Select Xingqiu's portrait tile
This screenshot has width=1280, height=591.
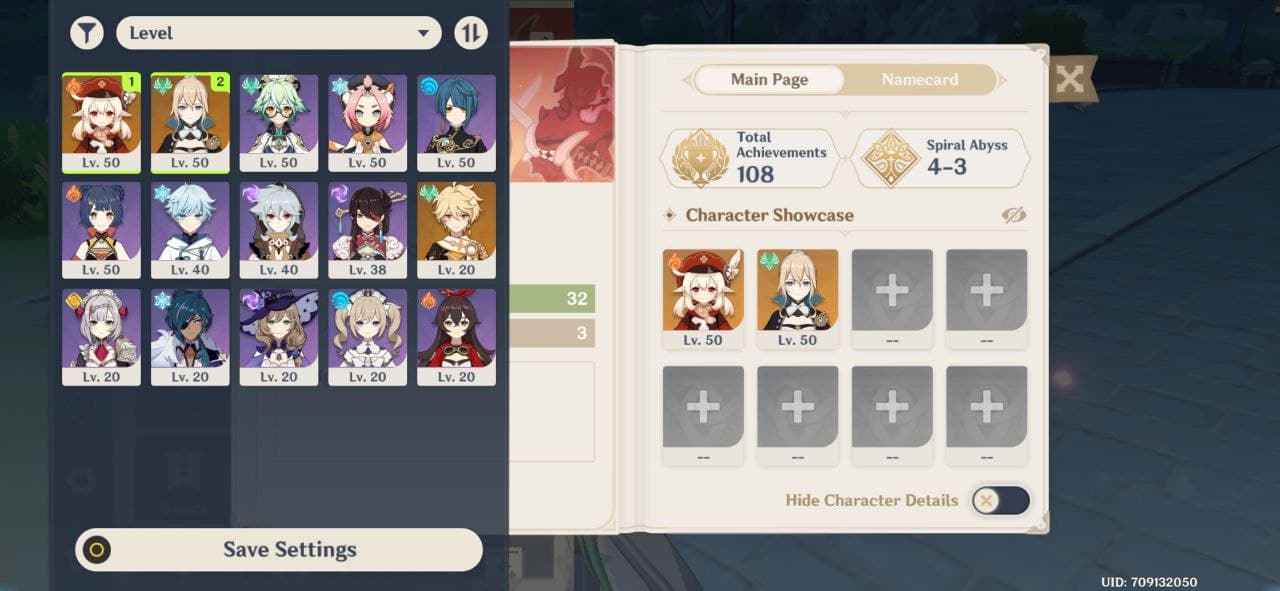click(456, 122)
